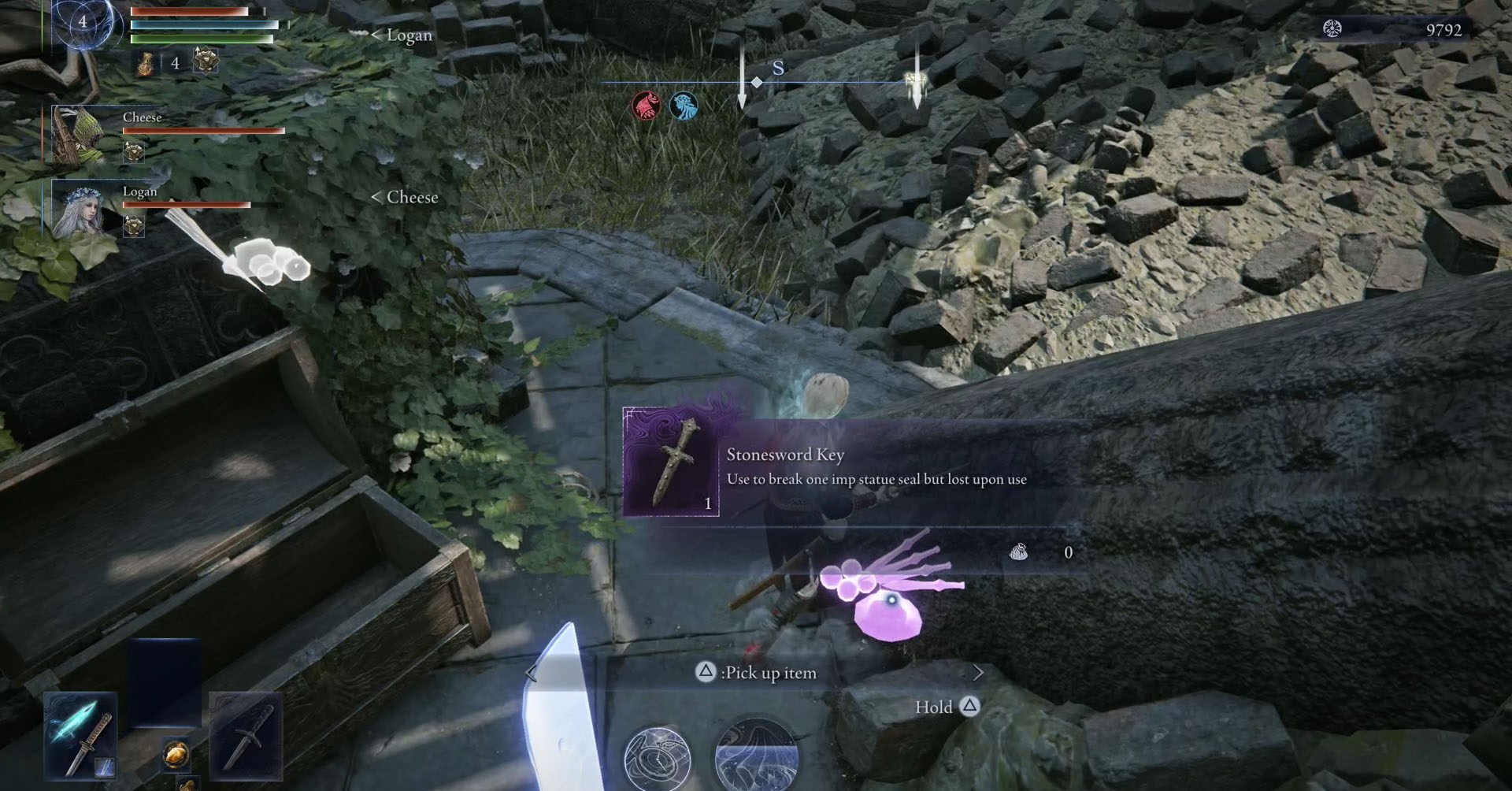
Task: Click the gold emblem beside the flask count
Action: (x=206, y=61)
